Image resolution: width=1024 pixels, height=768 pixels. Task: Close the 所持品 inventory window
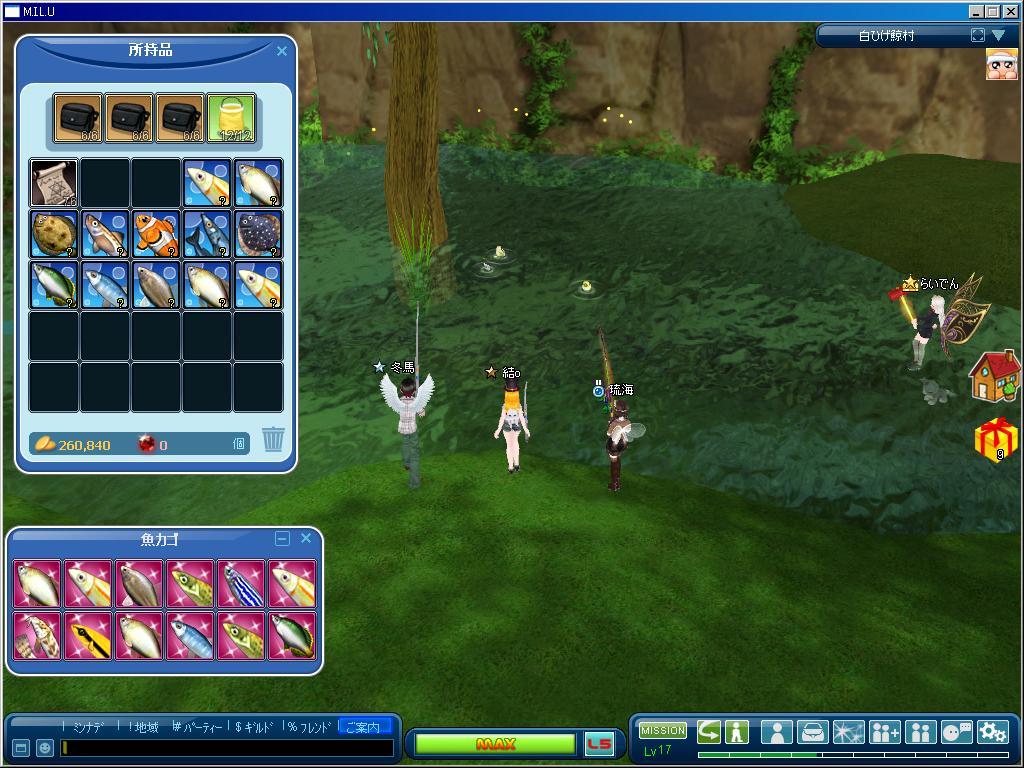point(282,51)
